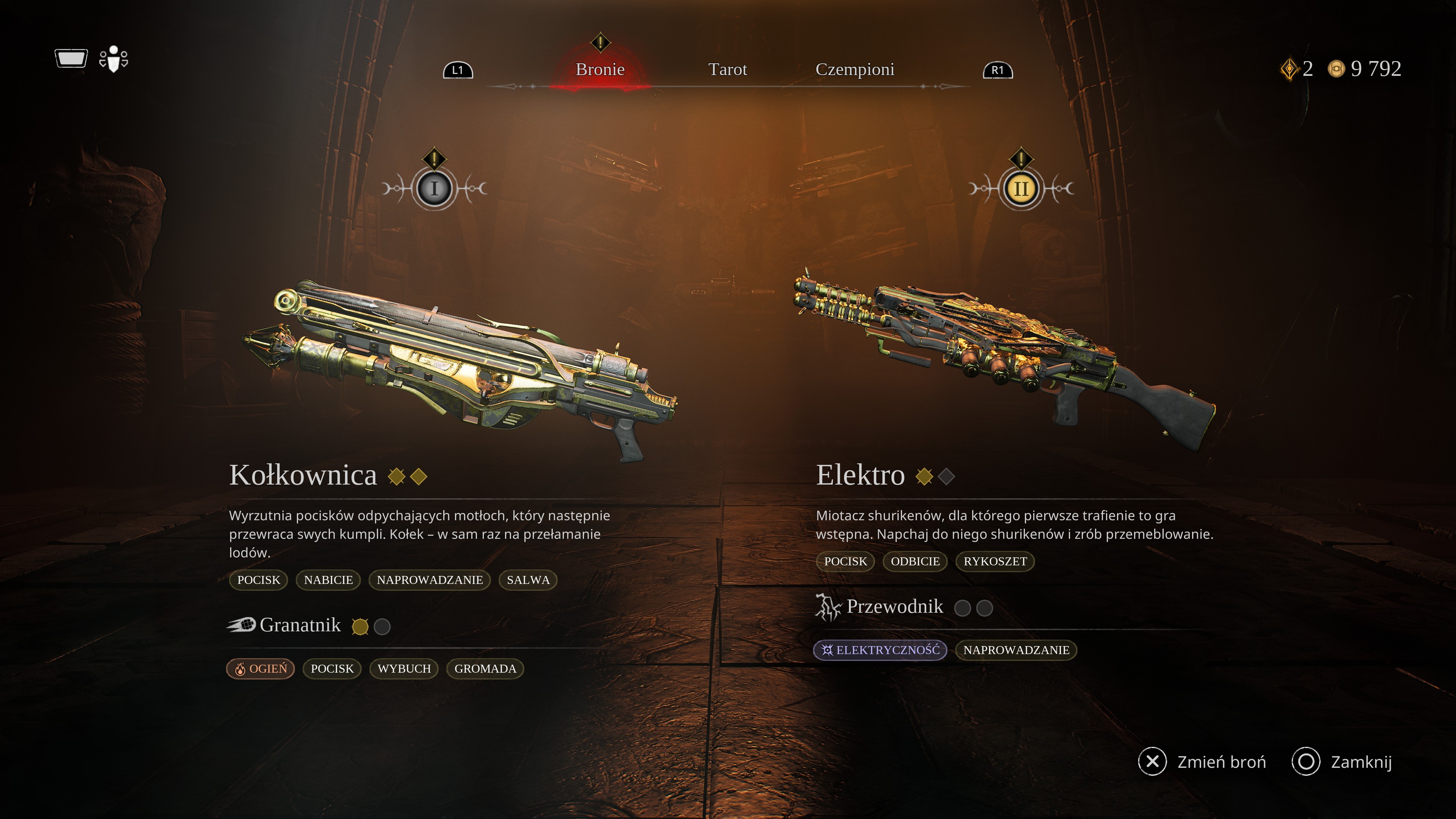Click the RYKOSZET tag under Elektro
The width and height of the screenshot is (1456, 819).
995,561
